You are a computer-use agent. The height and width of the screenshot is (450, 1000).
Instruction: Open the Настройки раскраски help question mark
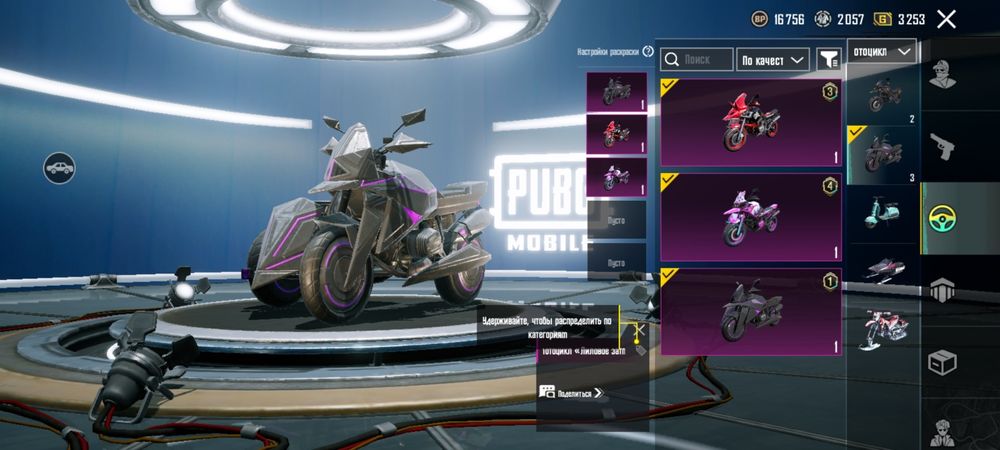pos(648,51)
